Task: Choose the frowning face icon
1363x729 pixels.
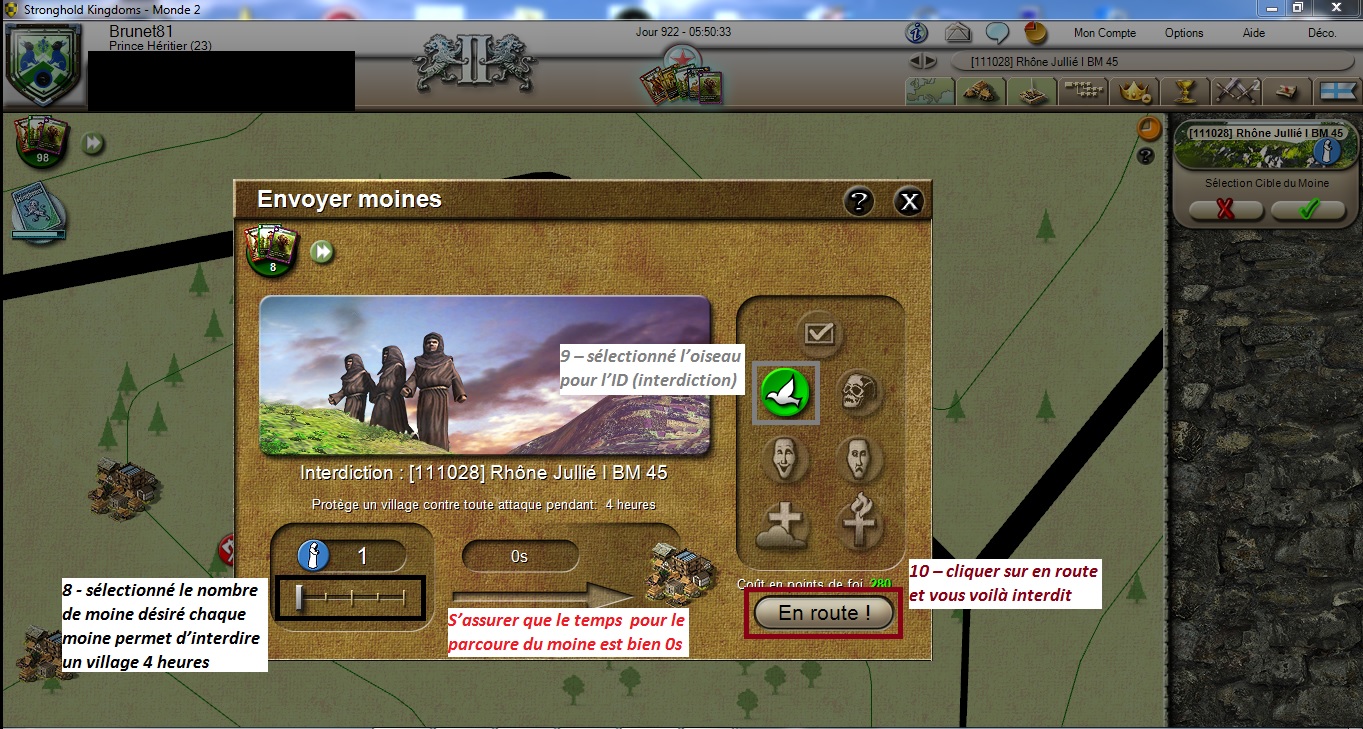Action: tap(860, 460)
